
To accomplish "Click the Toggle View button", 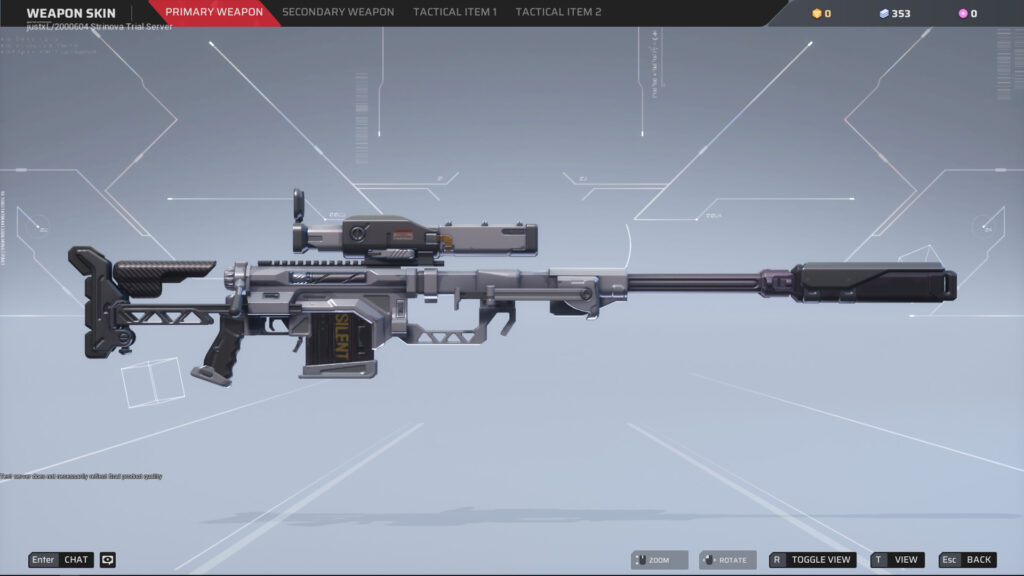I will point(812,560).
